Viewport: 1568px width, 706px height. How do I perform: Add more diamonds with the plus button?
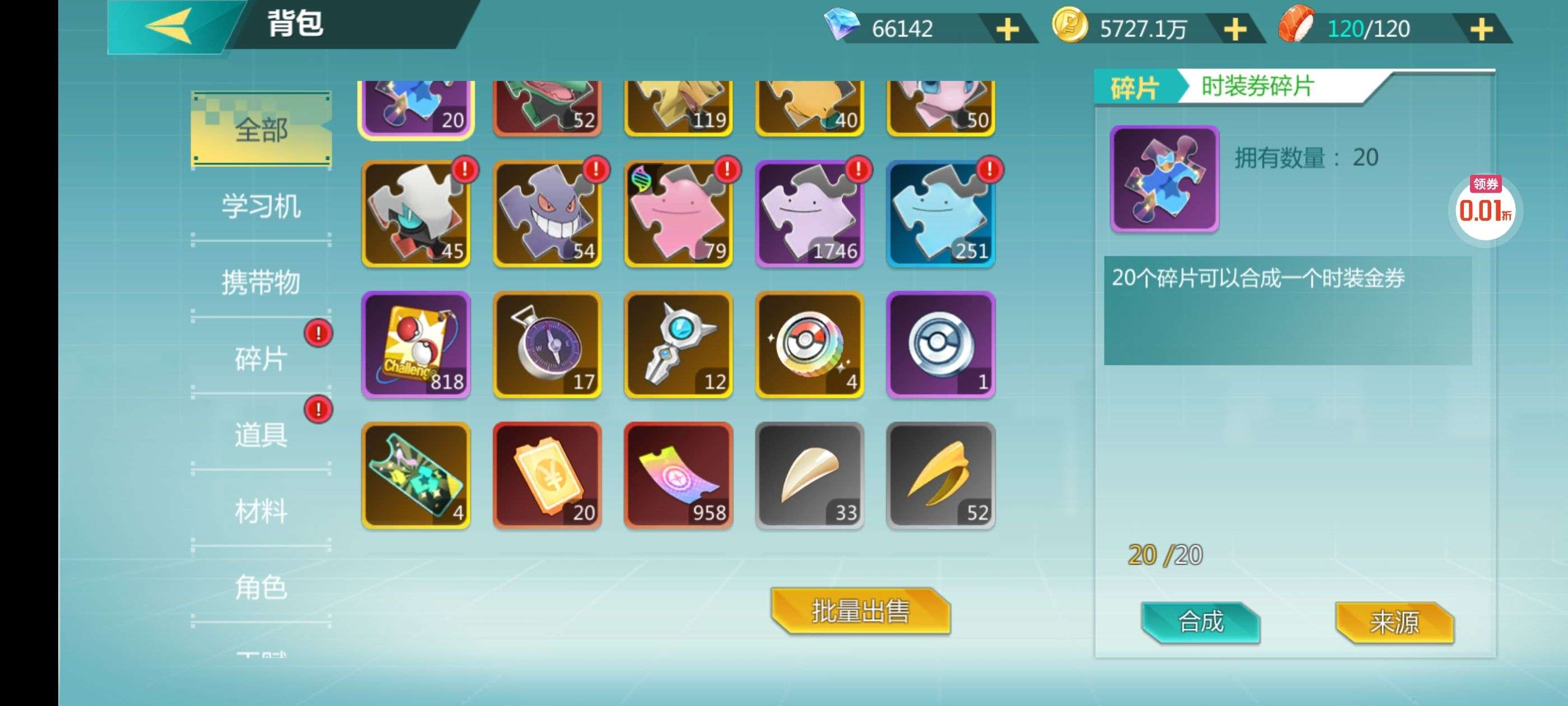pyautogui.click(x=1007, y=29)
